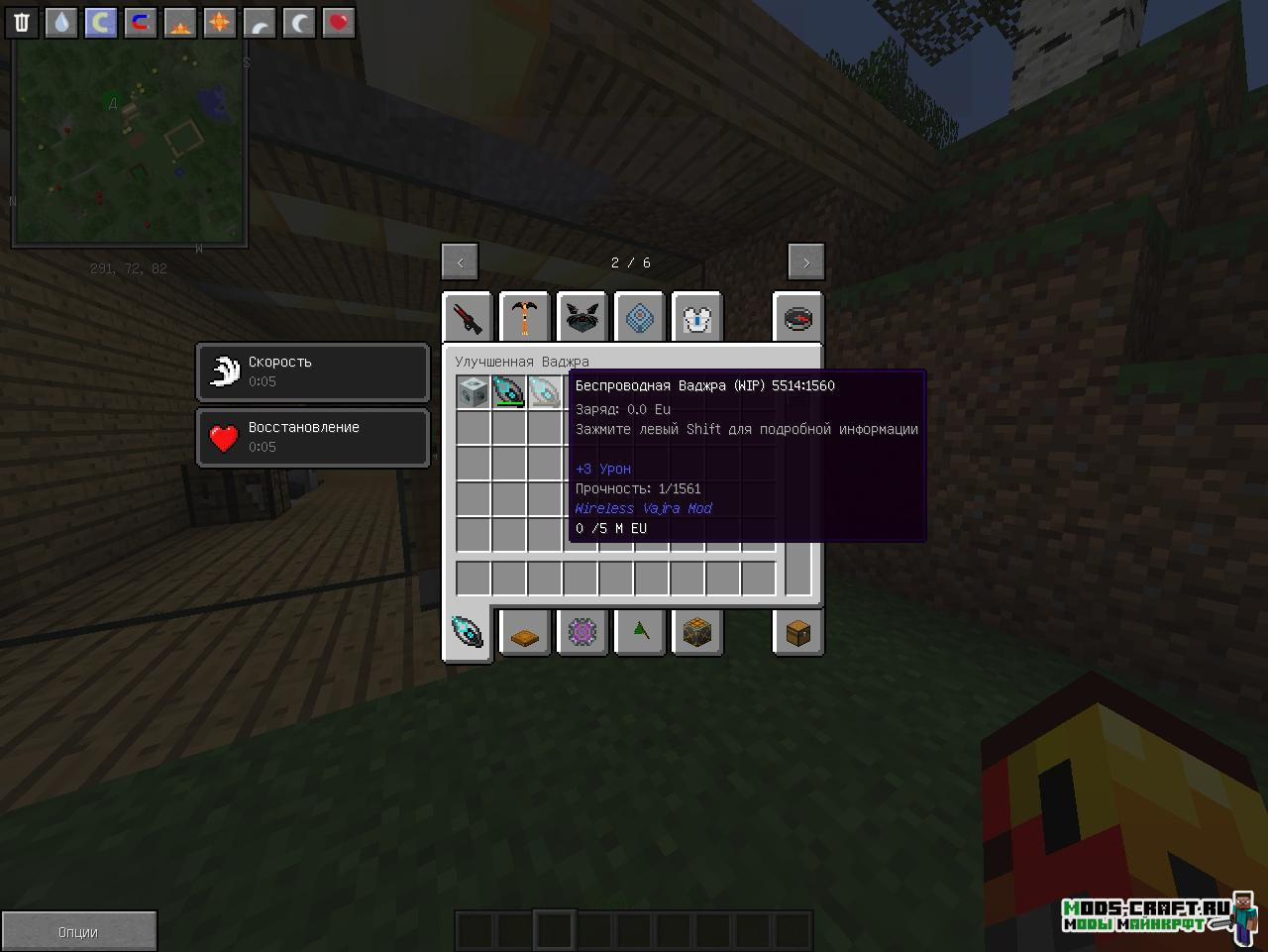Open the compass search tab
The height and width of the screenshot is (952, 1268).
click(x=797, y=318)
